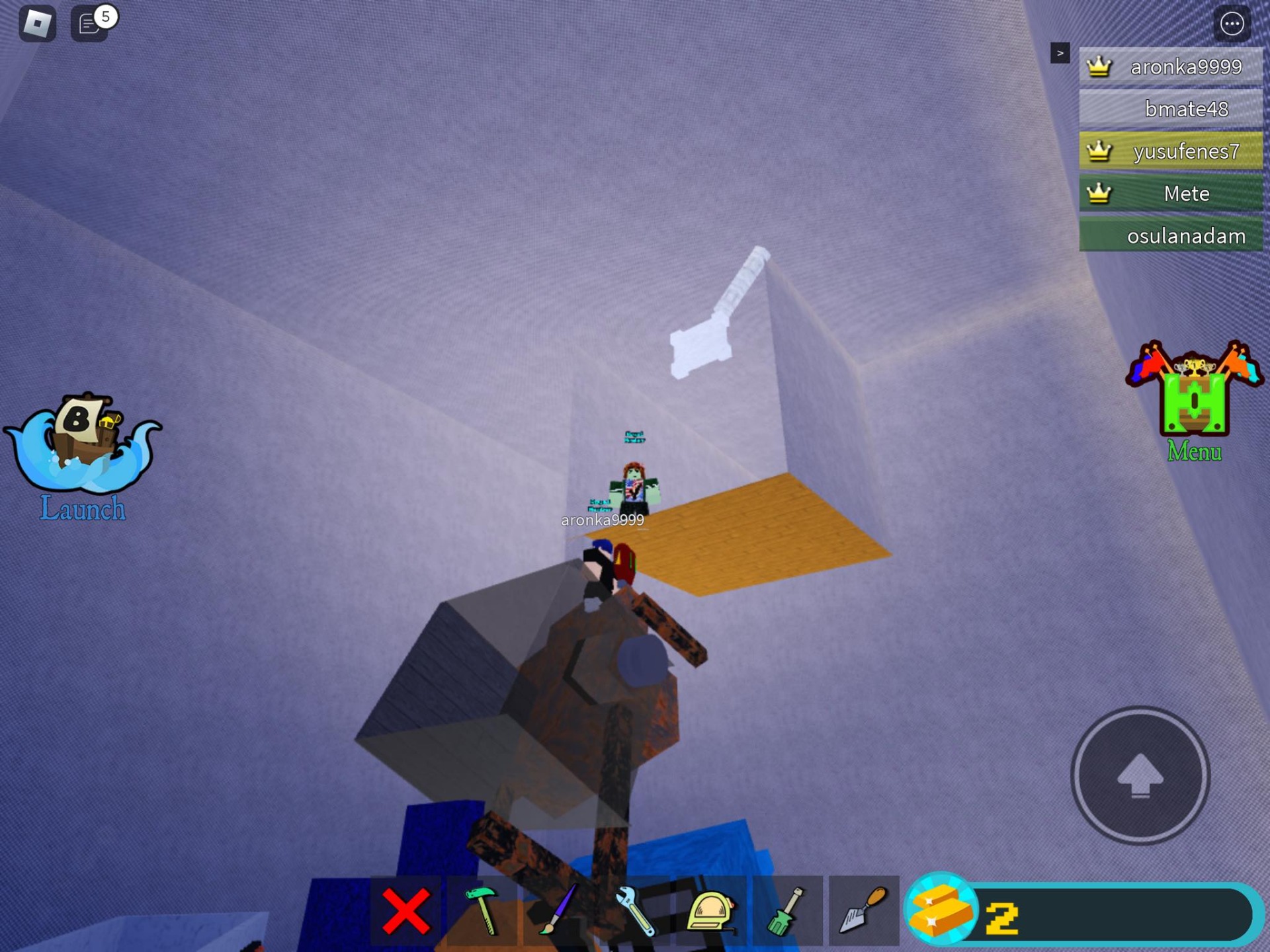Open the Roblox main menu
1270x952 pixels.
coord(37,24)
